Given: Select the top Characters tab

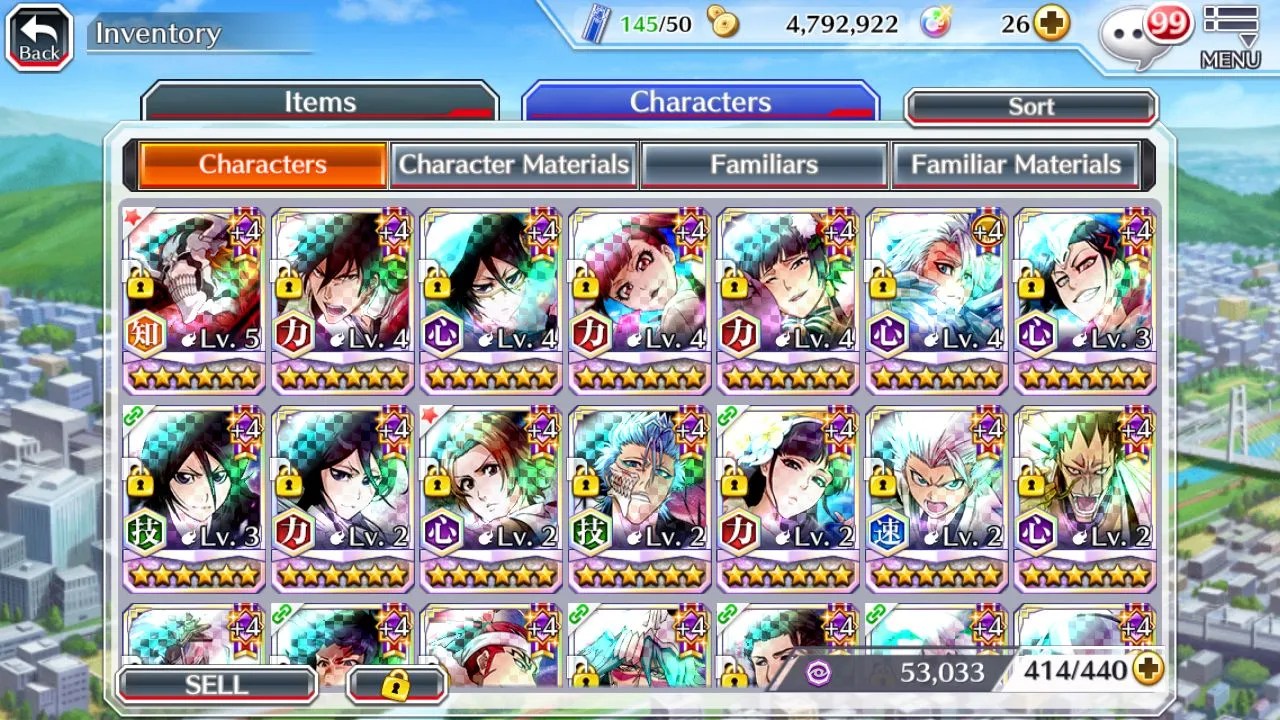Looking at the screenshot, I should (700, 102).
